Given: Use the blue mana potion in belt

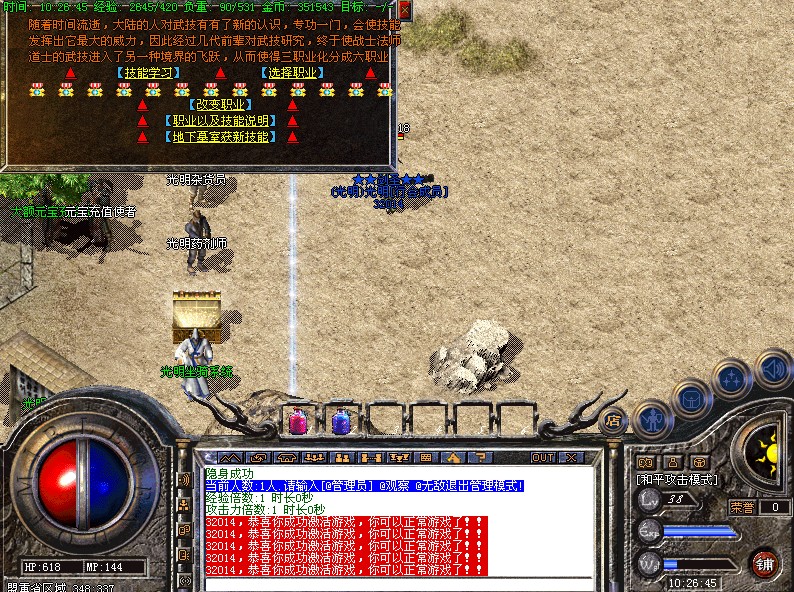Looking at the screenshot, I should [x=340, y=421].
